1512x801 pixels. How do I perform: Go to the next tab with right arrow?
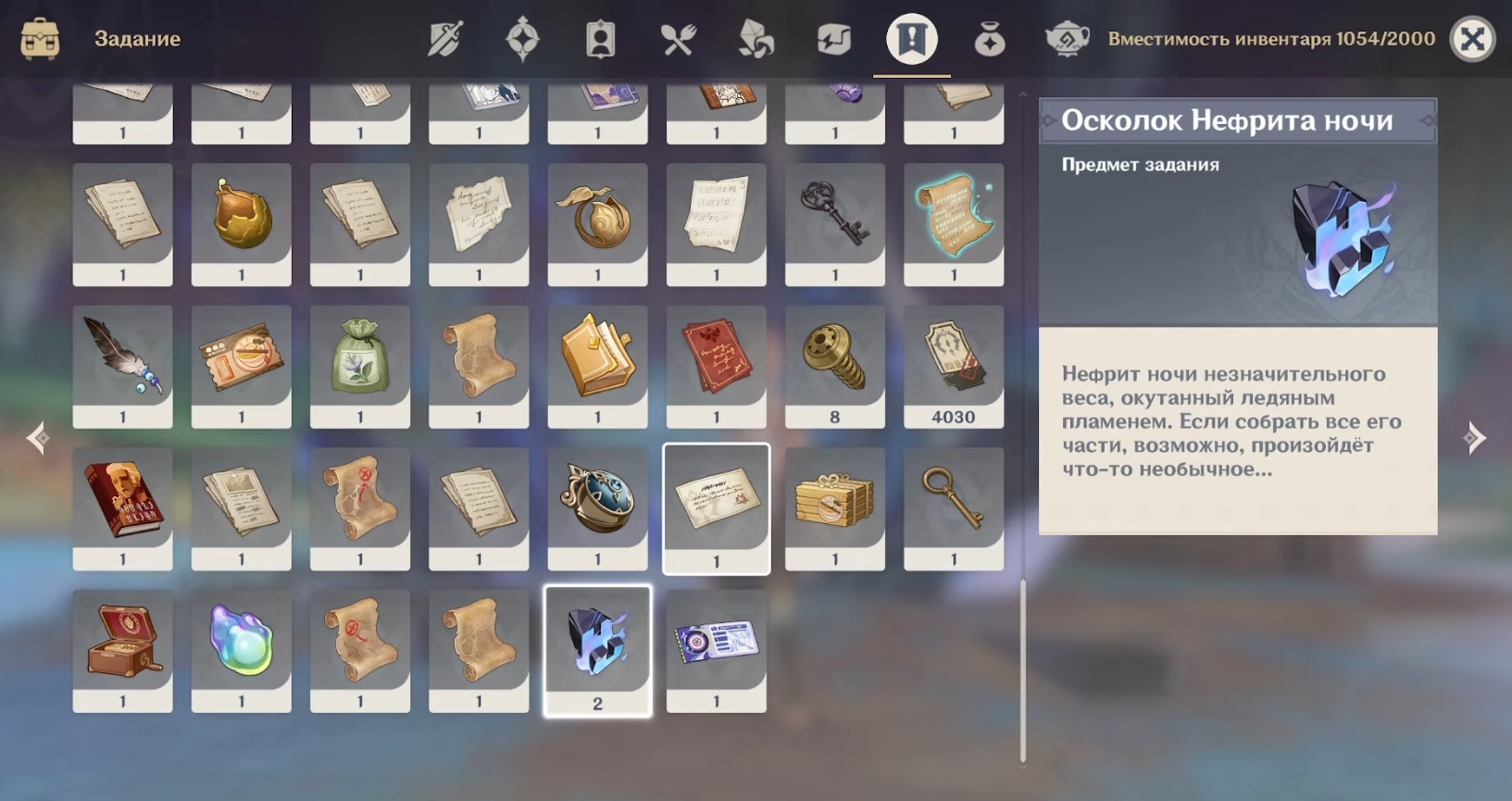pos(1473,438)
